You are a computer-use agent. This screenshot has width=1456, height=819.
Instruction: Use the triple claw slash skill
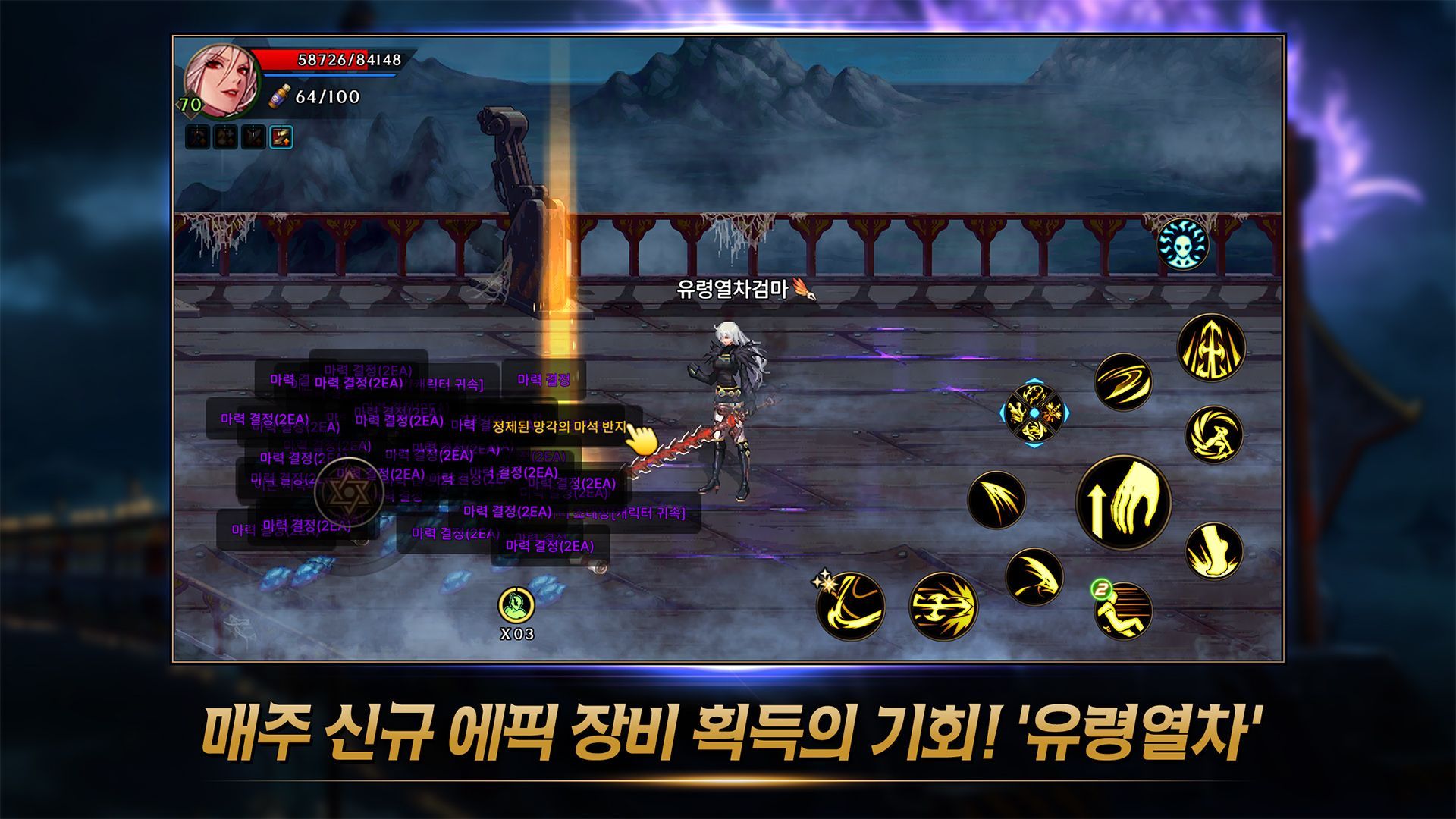click(996, 500)
